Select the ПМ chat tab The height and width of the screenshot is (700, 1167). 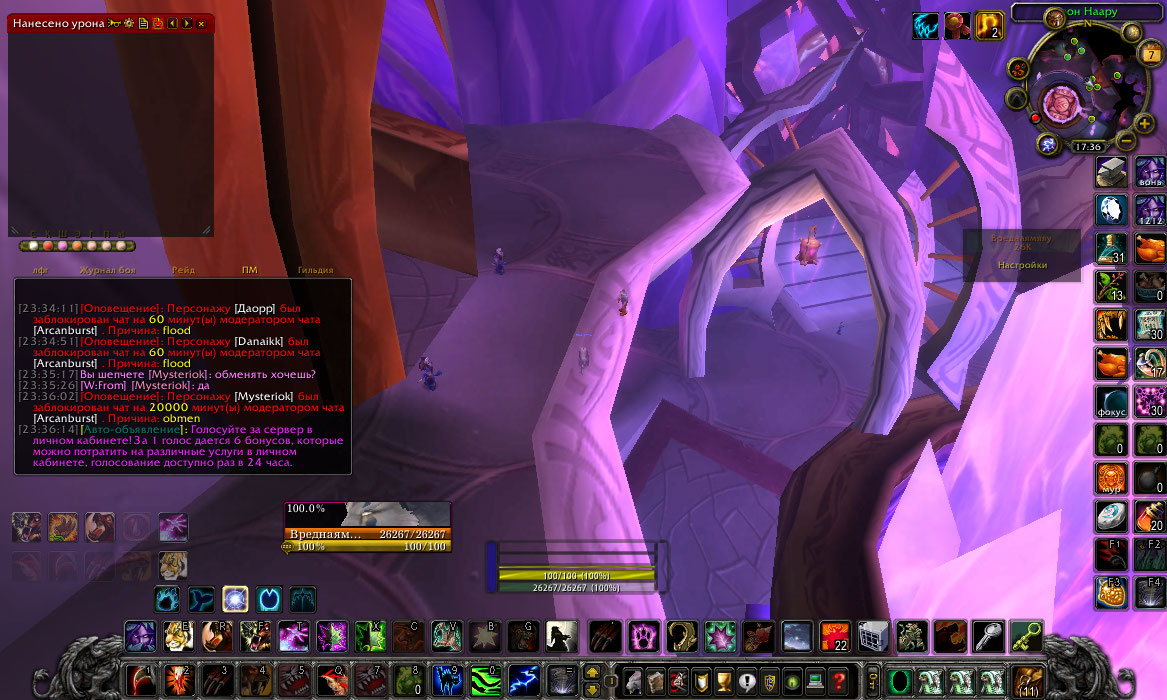click(250, 270)
